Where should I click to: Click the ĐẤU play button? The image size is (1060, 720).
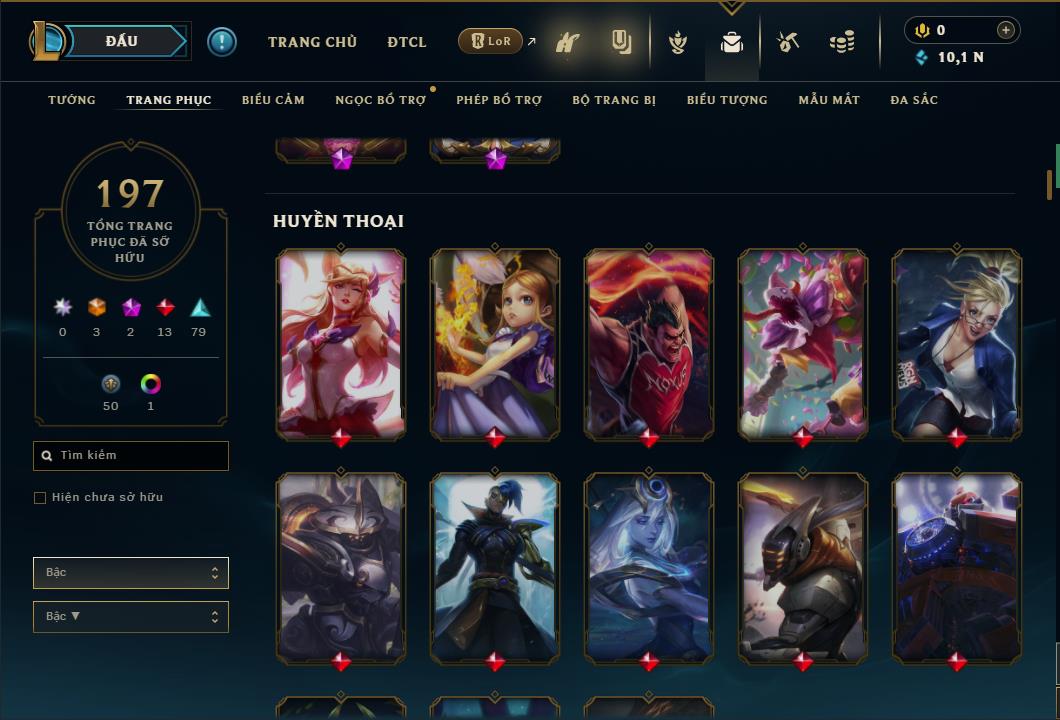coord(120,41)
